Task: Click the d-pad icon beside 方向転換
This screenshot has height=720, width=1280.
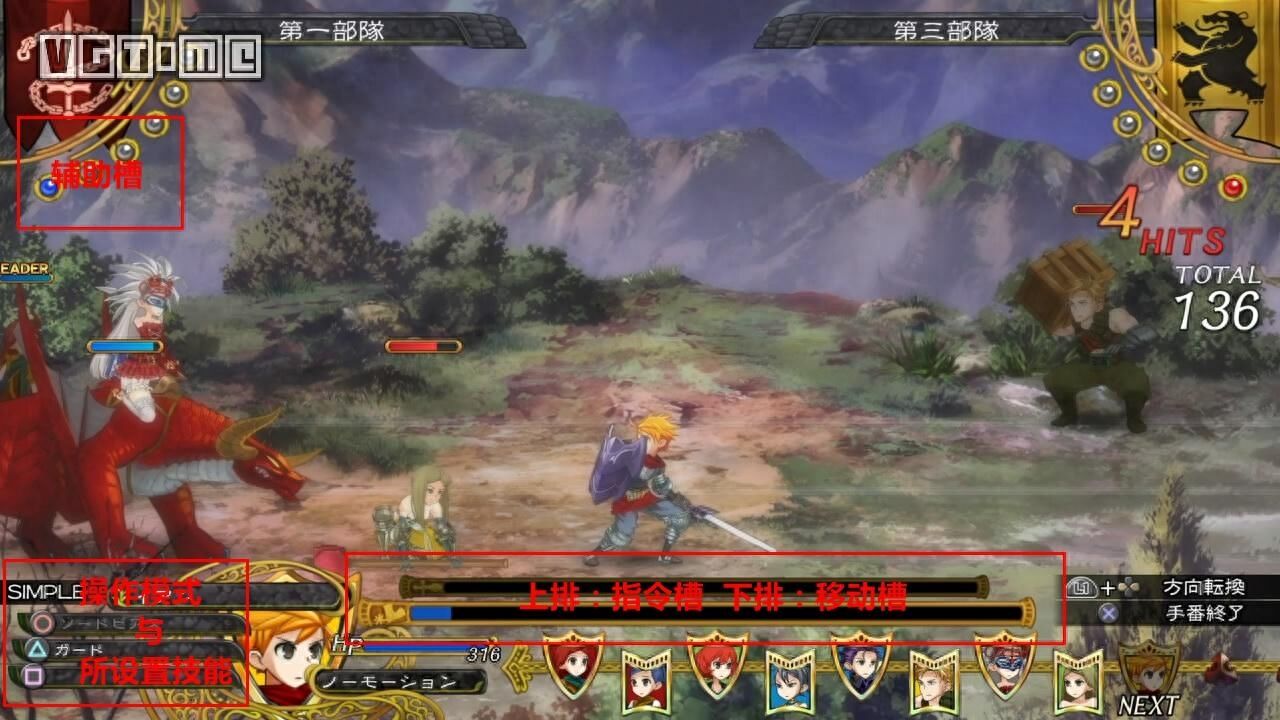Action: [x=1128, y=587]
